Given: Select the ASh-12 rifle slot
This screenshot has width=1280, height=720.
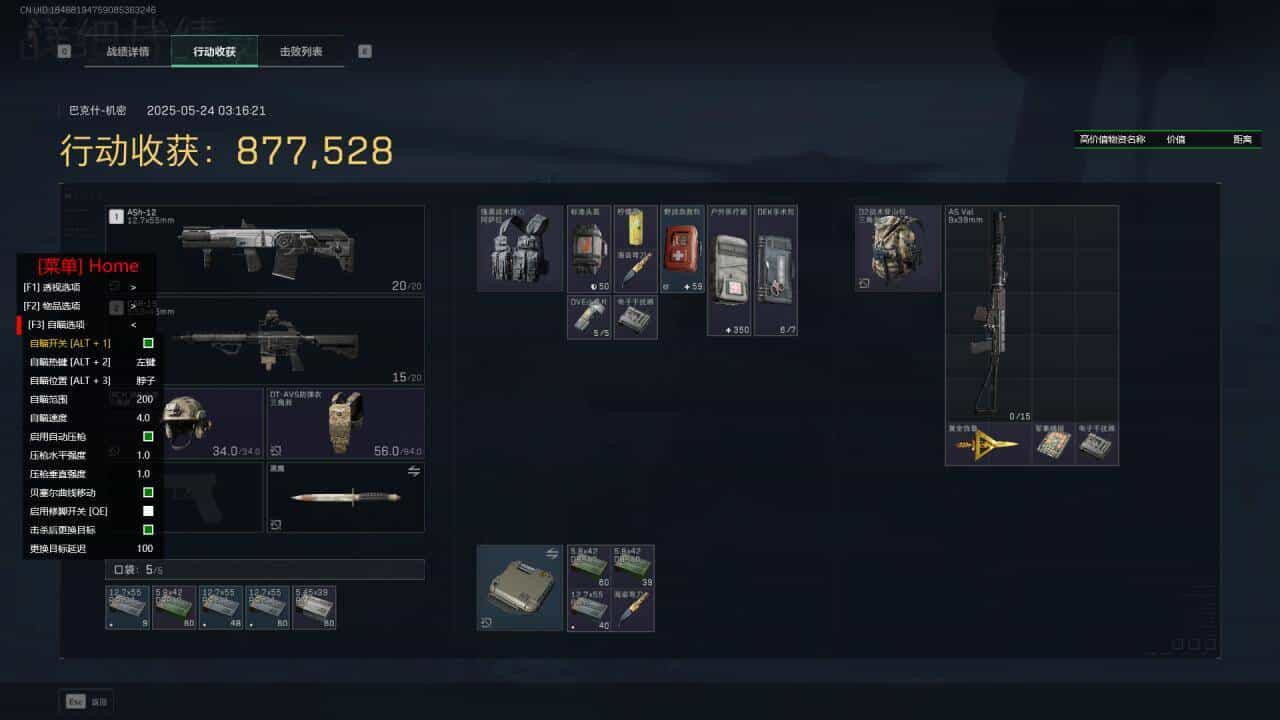Looking at the screenshot, I should [x=265, y=249].
